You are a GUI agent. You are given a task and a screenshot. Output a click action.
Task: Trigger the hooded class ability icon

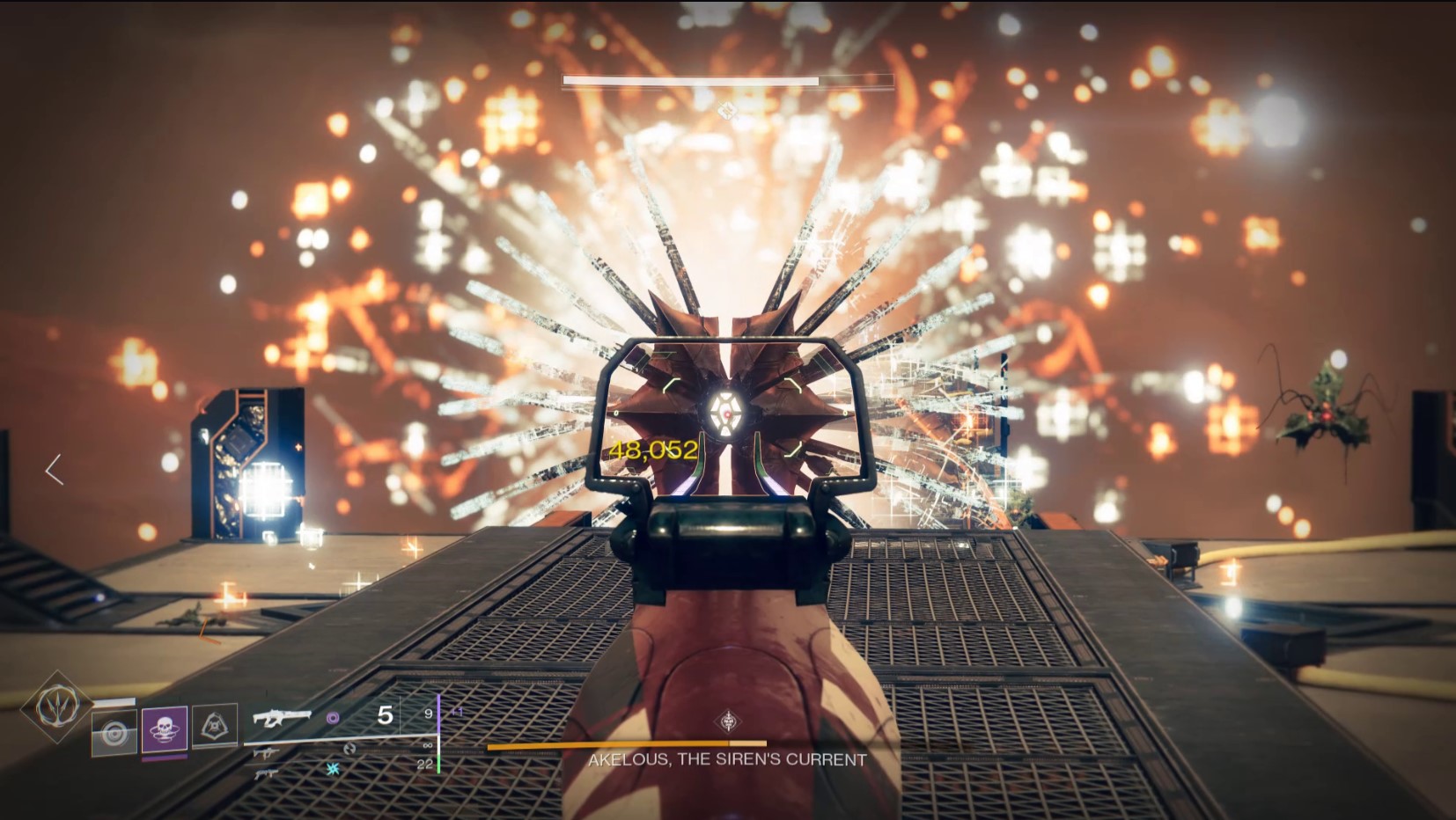click(215, 726)
